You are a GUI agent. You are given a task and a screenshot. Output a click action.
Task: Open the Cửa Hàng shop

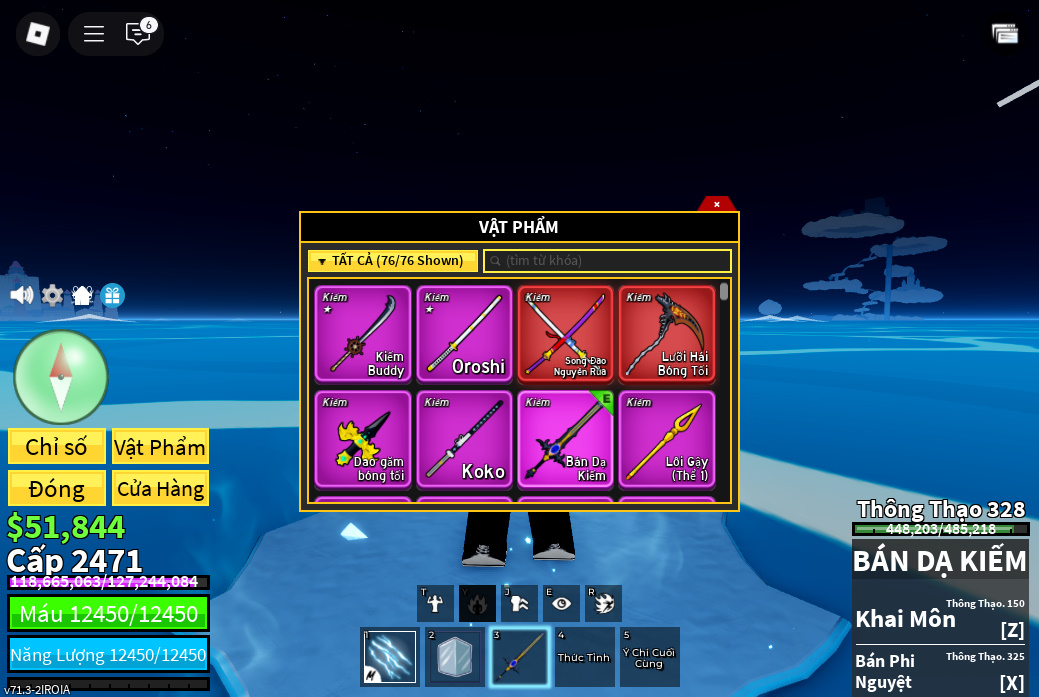click(x=160, y=489)
